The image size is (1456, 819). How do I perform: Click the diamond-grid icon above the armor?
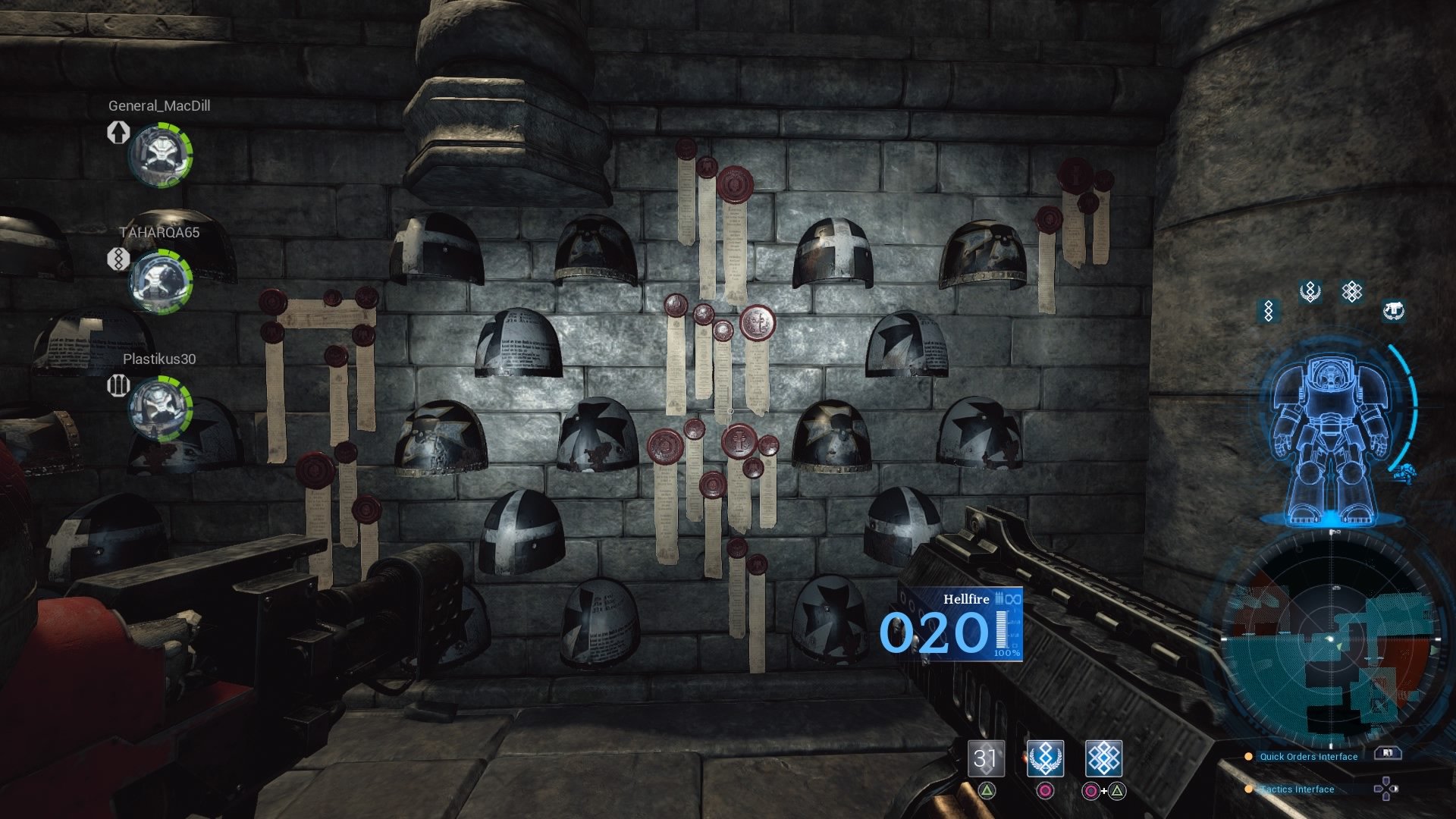(x=1352, y=292)
